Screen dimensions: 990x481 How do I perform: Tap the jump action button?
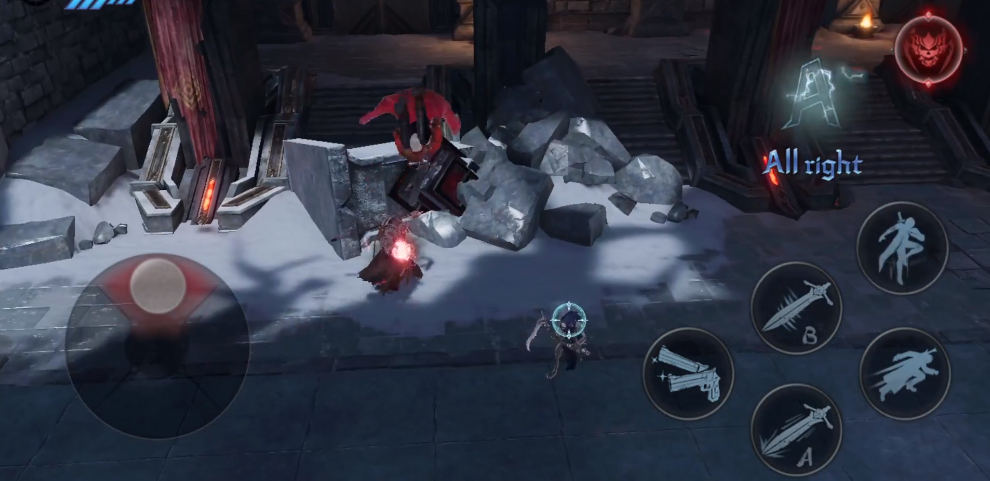click(x=902, y=248)
